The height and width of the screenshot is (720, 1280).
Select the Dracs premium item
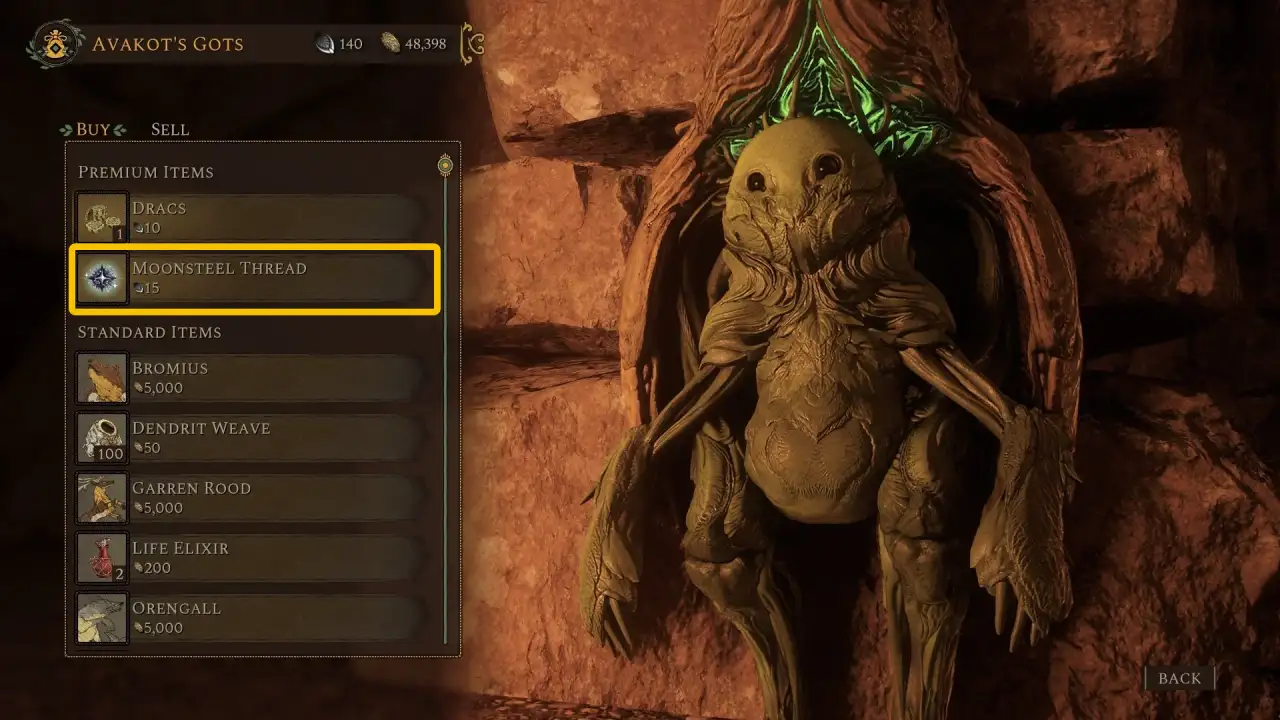click(x=255, y=218)
